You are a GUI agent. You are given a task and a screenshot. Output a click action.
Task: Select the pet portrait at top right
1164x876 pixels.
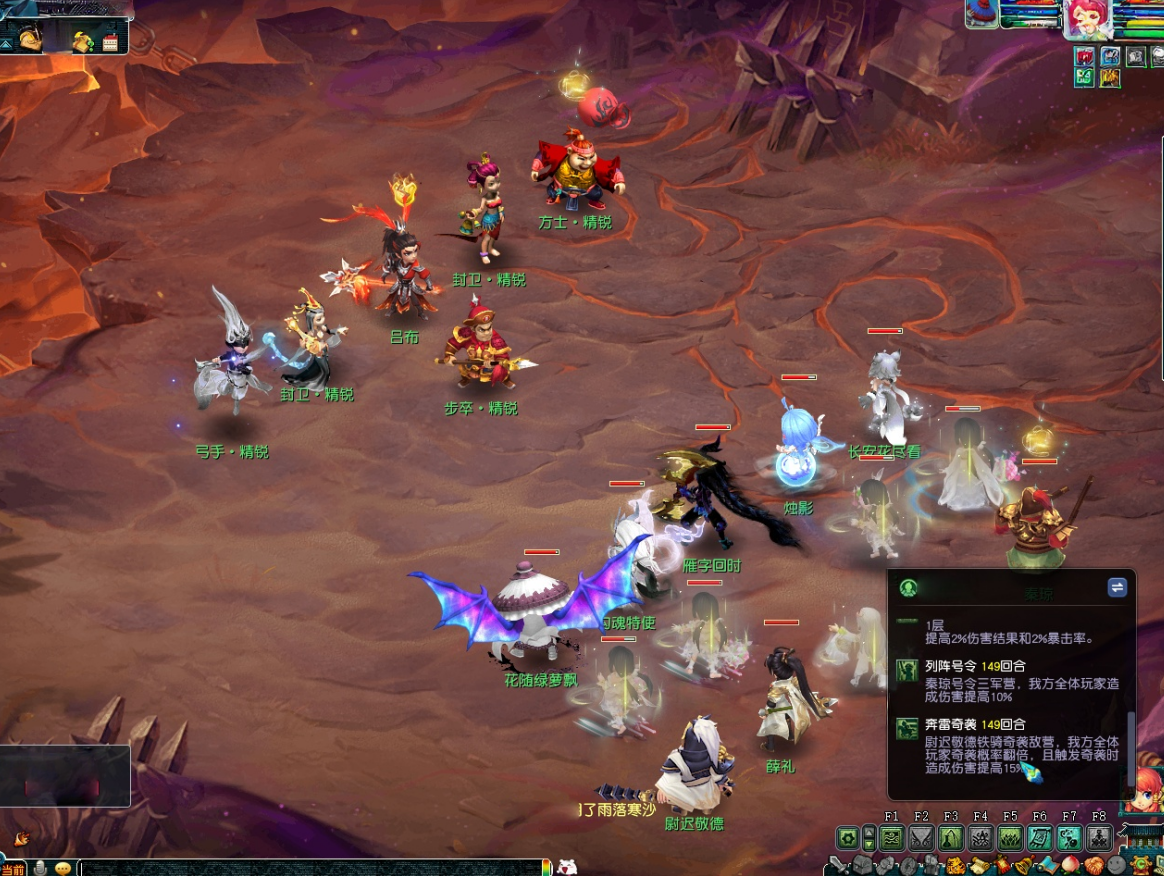click(981, 14)
